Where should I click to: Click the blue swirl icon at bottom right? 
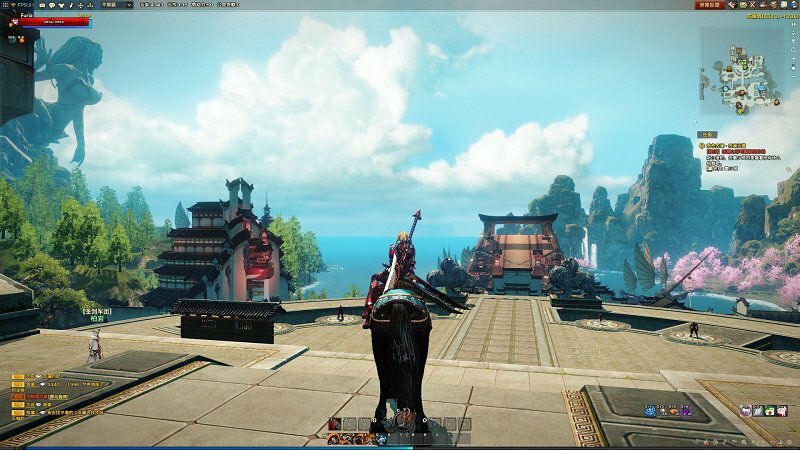point(649,410)
